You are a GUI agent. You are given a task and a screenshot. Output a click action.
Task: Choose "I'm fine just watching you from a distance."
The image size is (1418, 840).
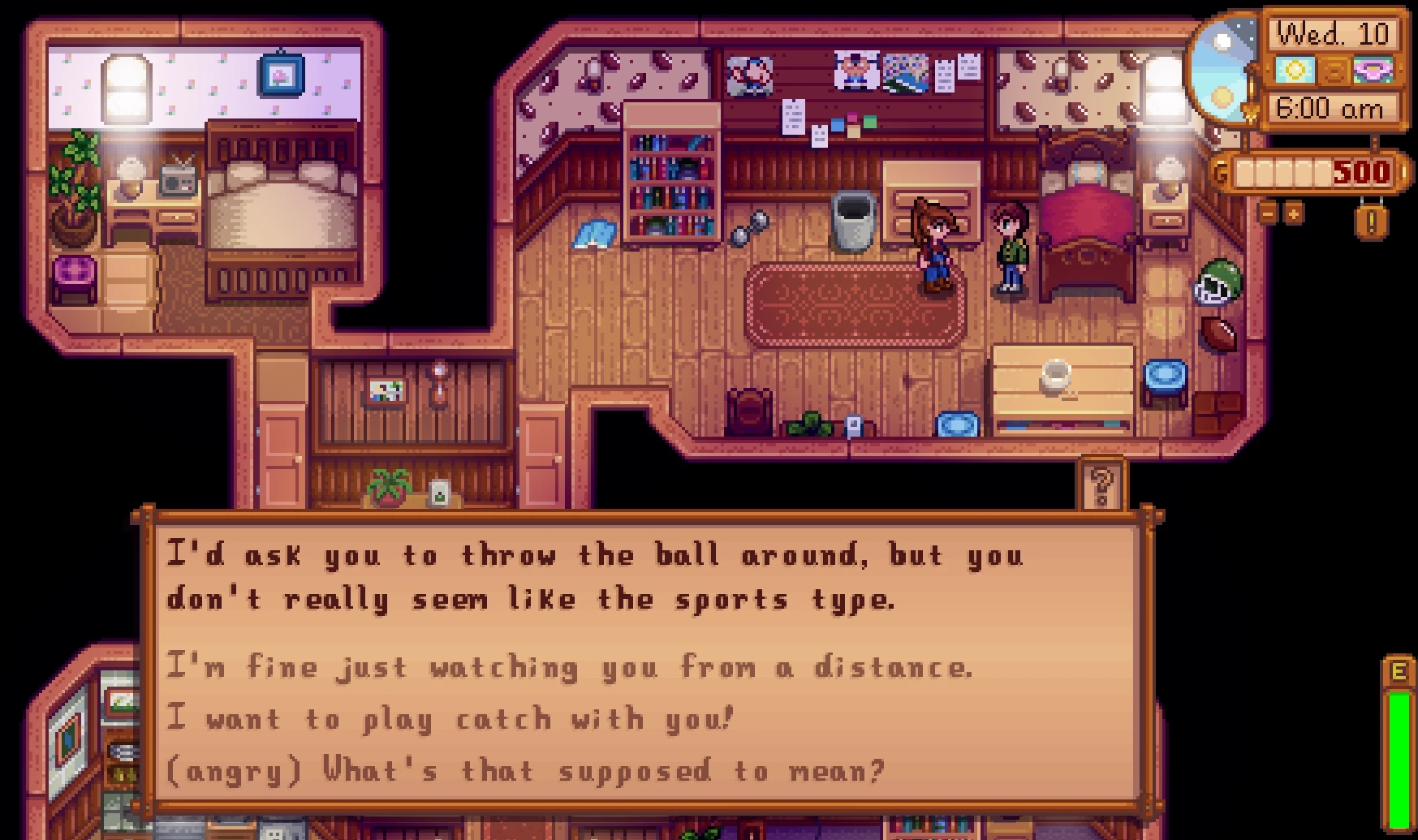(568, 667)
